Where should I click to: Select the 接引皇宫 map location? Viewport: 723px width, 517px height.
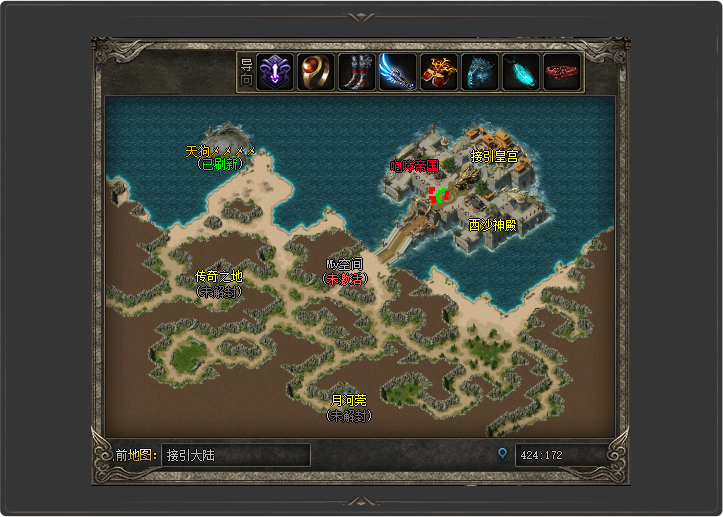[494, 156]
